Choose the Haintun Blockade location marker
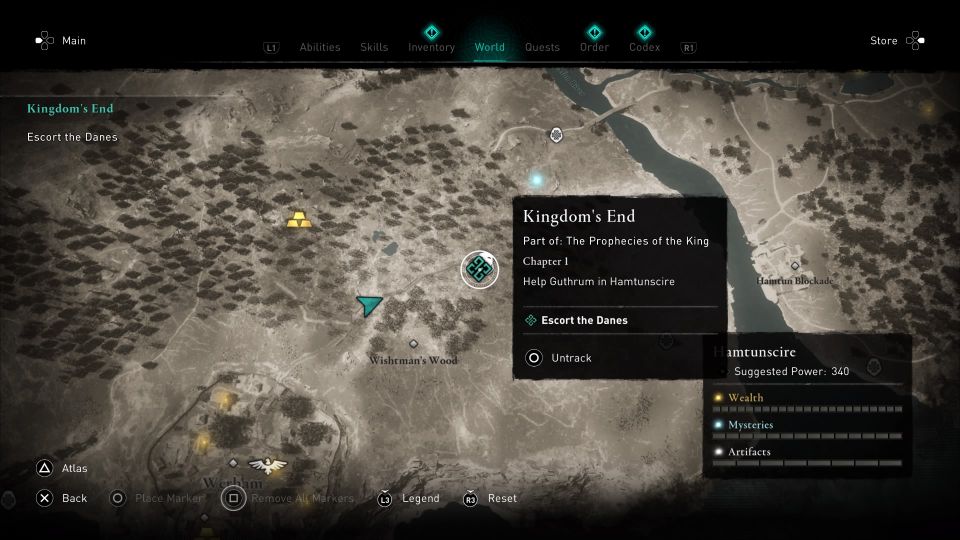Image resolution: width=960 pixels, height=540 pixels. coord(795,266)
